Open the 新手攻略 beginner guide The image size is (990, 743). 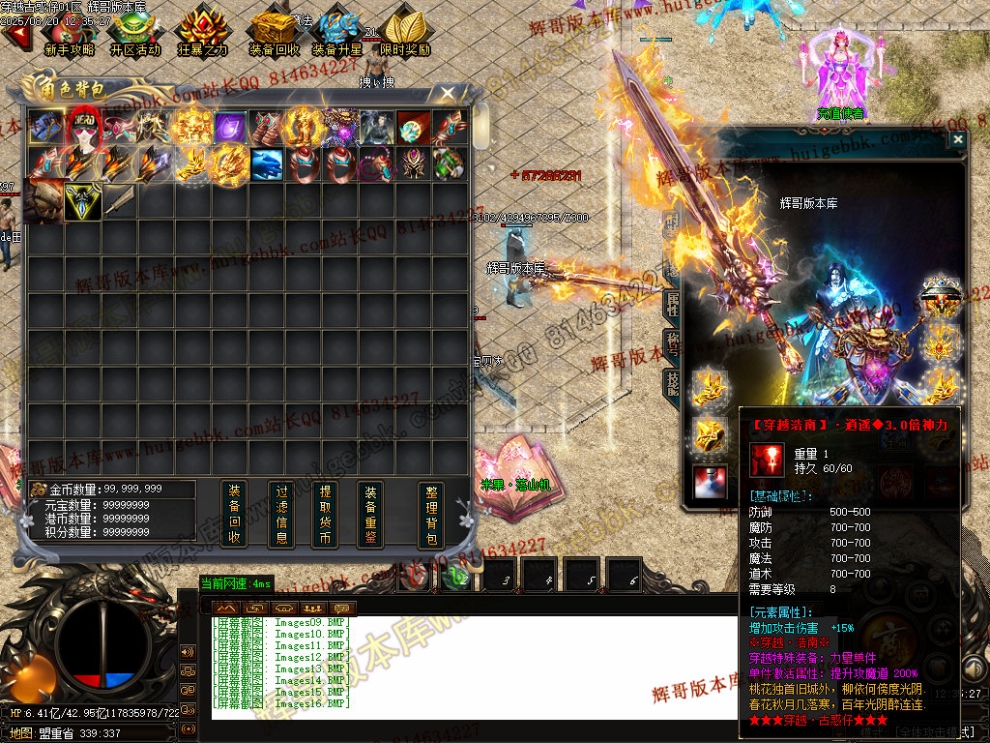[68, 32]
